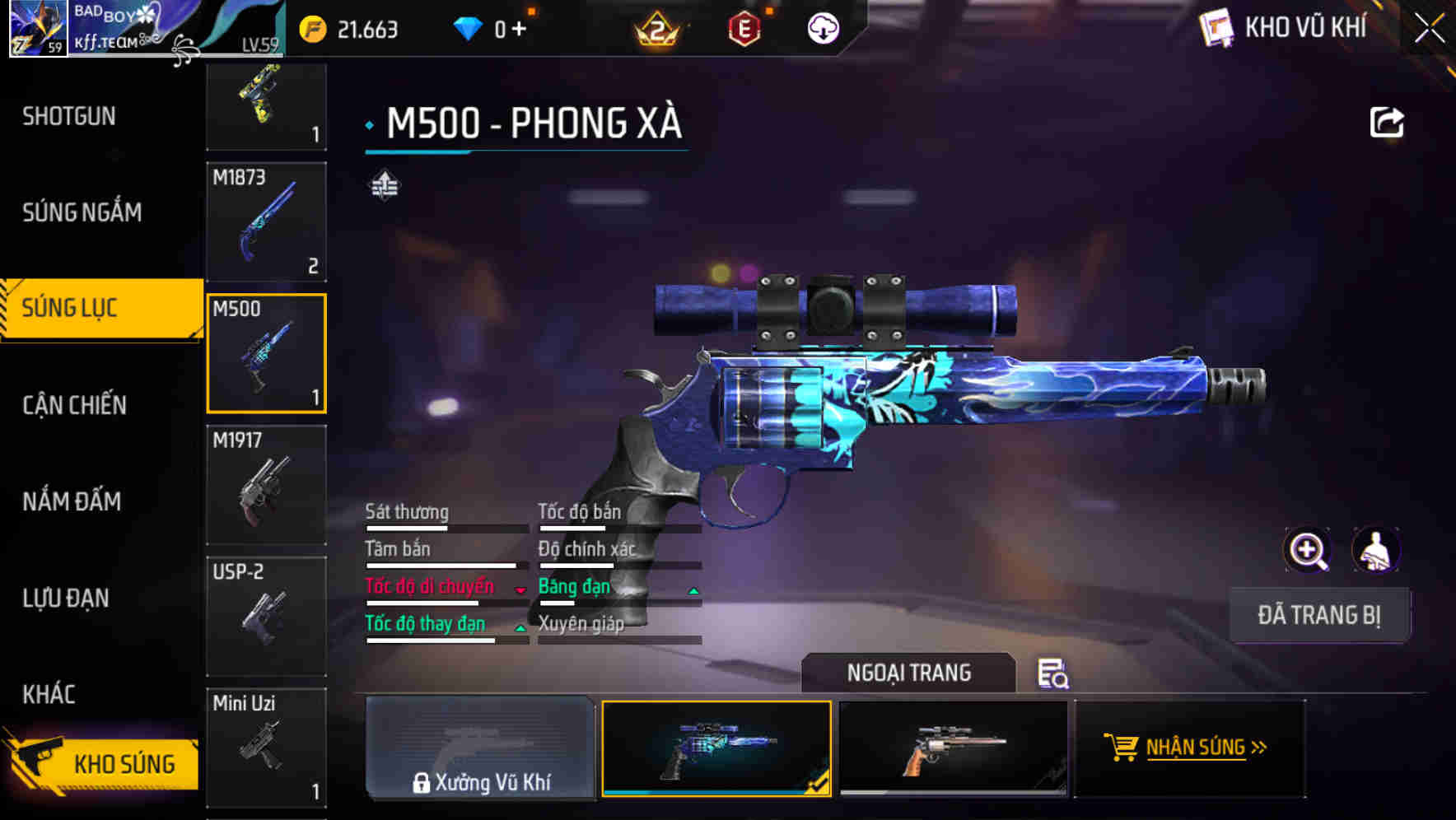Select the SHOTGUN category in the sidebar
The width and height of the screenshot is (1456, 820).
click(69, 116)
